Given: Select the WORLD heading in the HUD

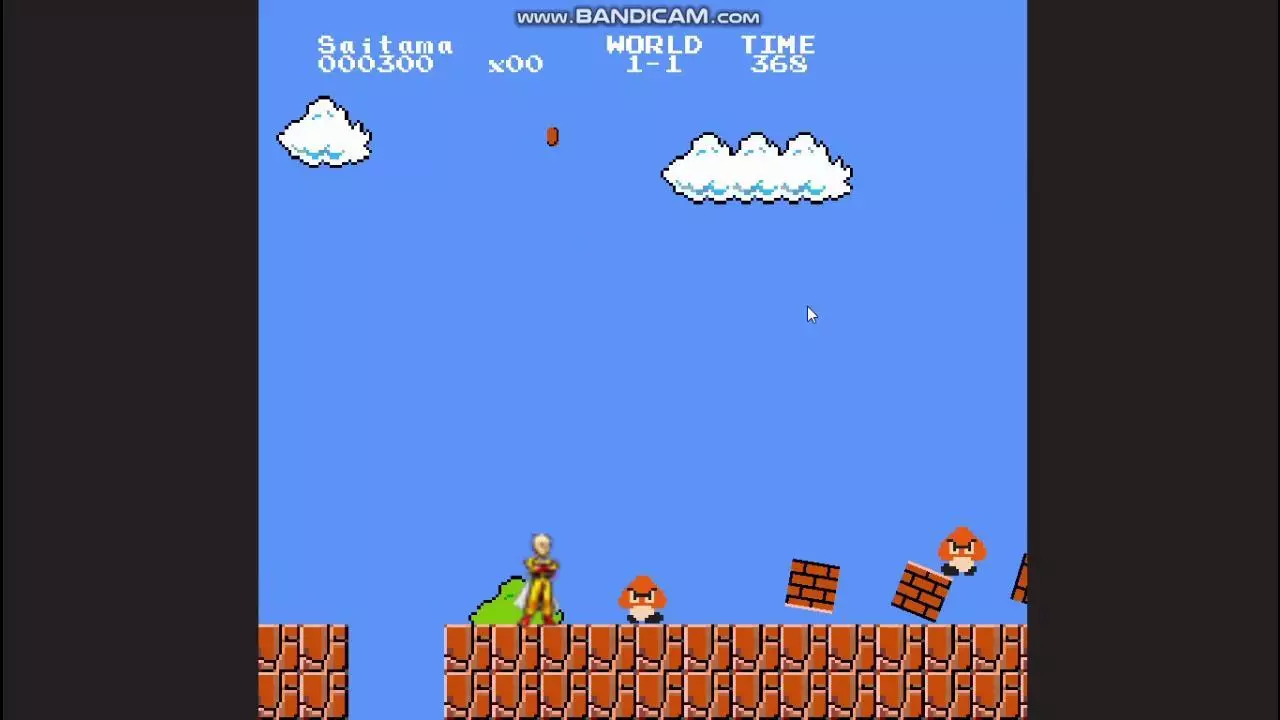Looking at the screenshot, I should [x=654, y=44].
